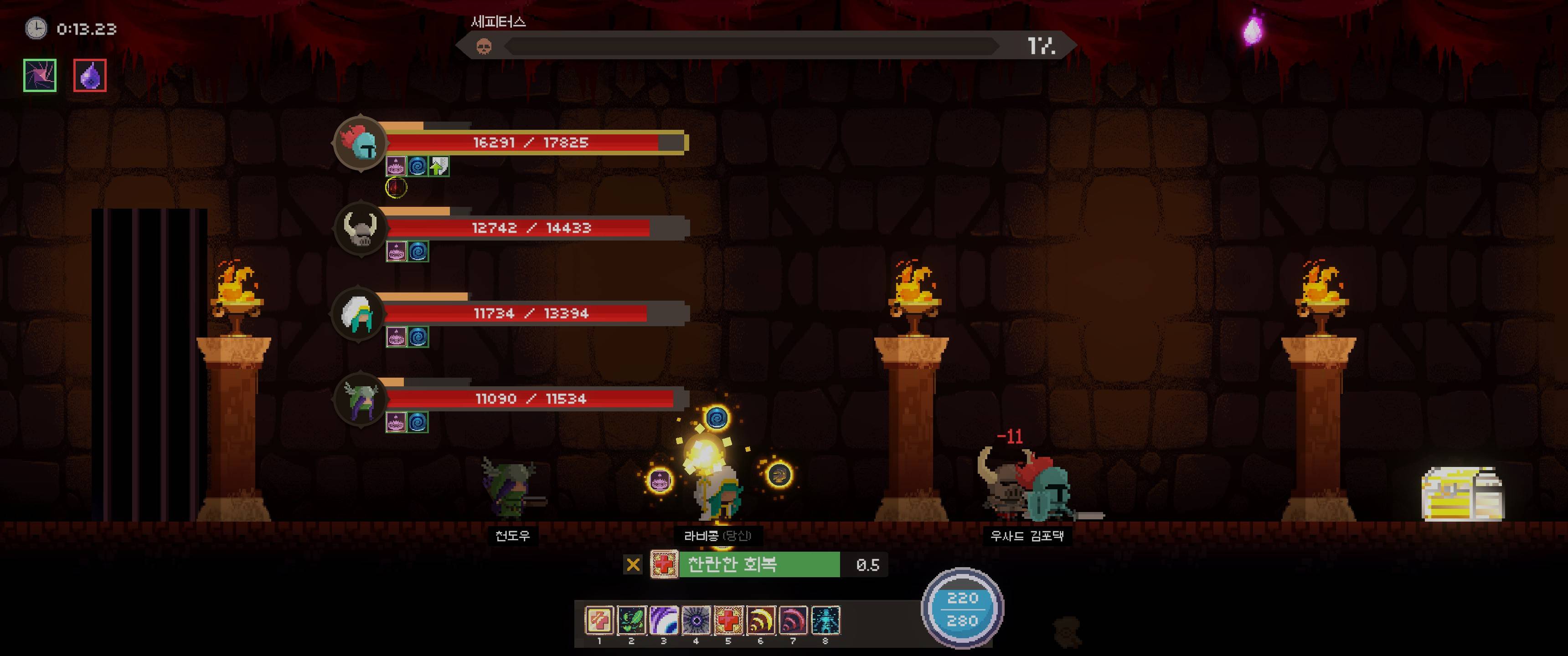The height and width of the screenshot is (656, 1568).
Task: Click the skull icon on the boss bar
Action: point(484,46)
